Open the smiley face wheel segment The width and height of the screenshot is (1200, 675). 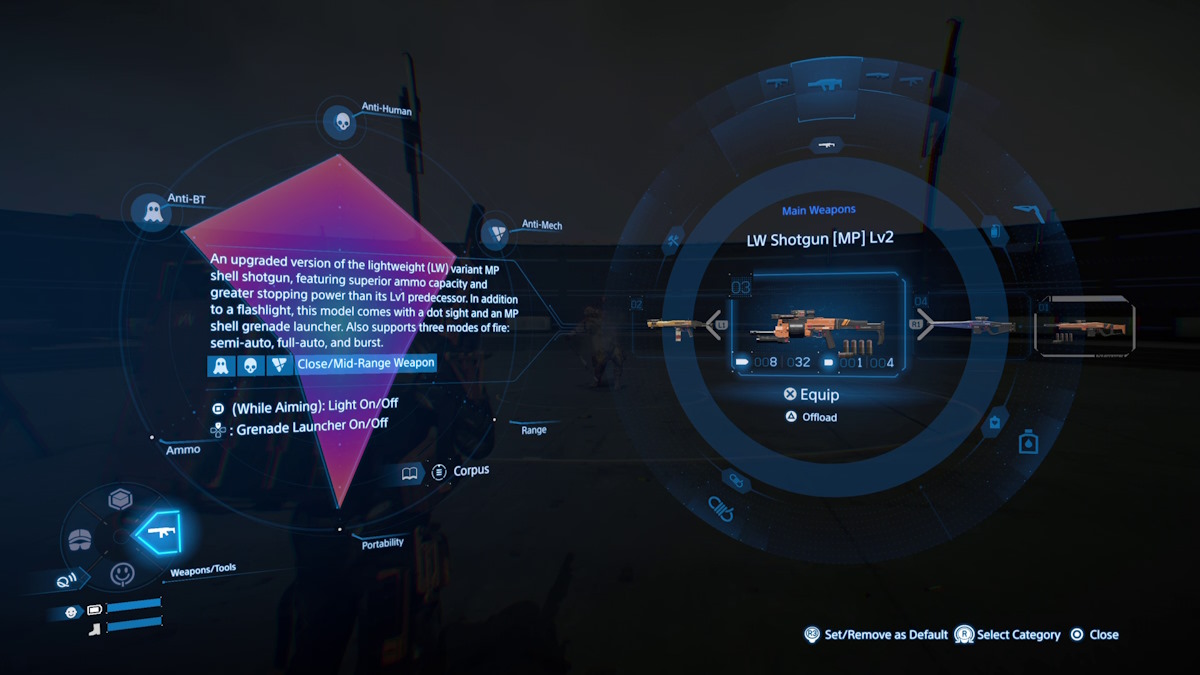point(122,574)
